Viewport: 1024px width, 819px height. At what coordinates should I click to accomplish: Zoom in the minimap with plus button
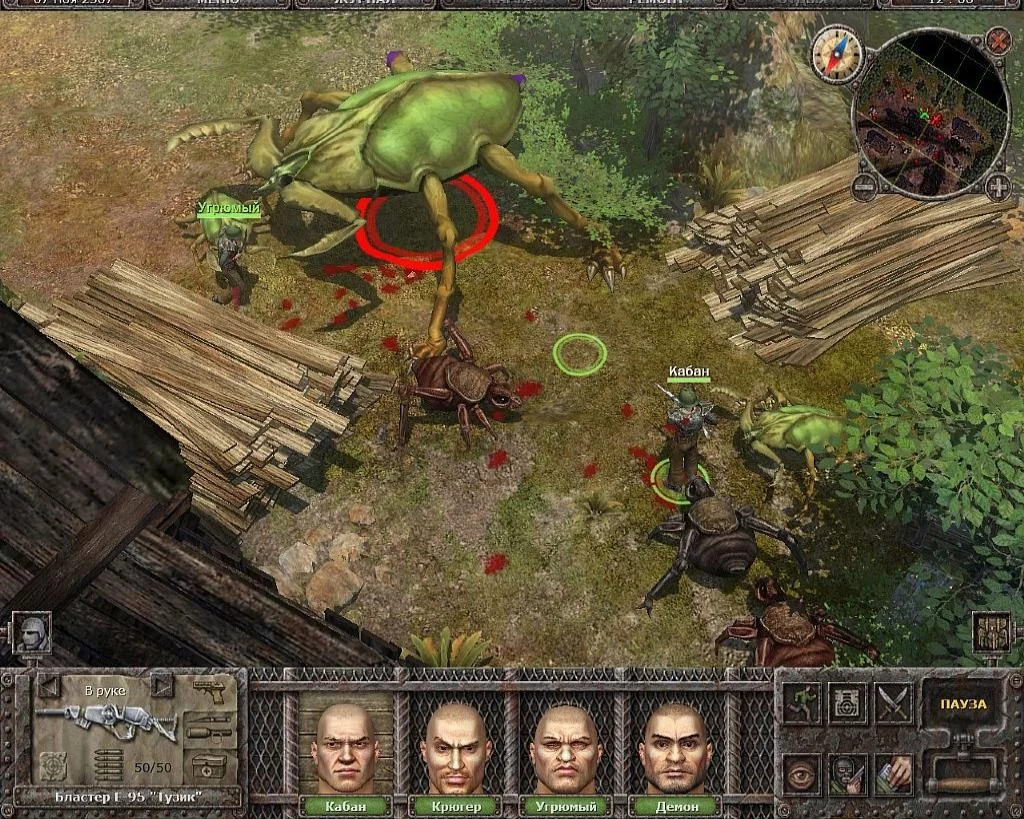click(x=997, y=186)
